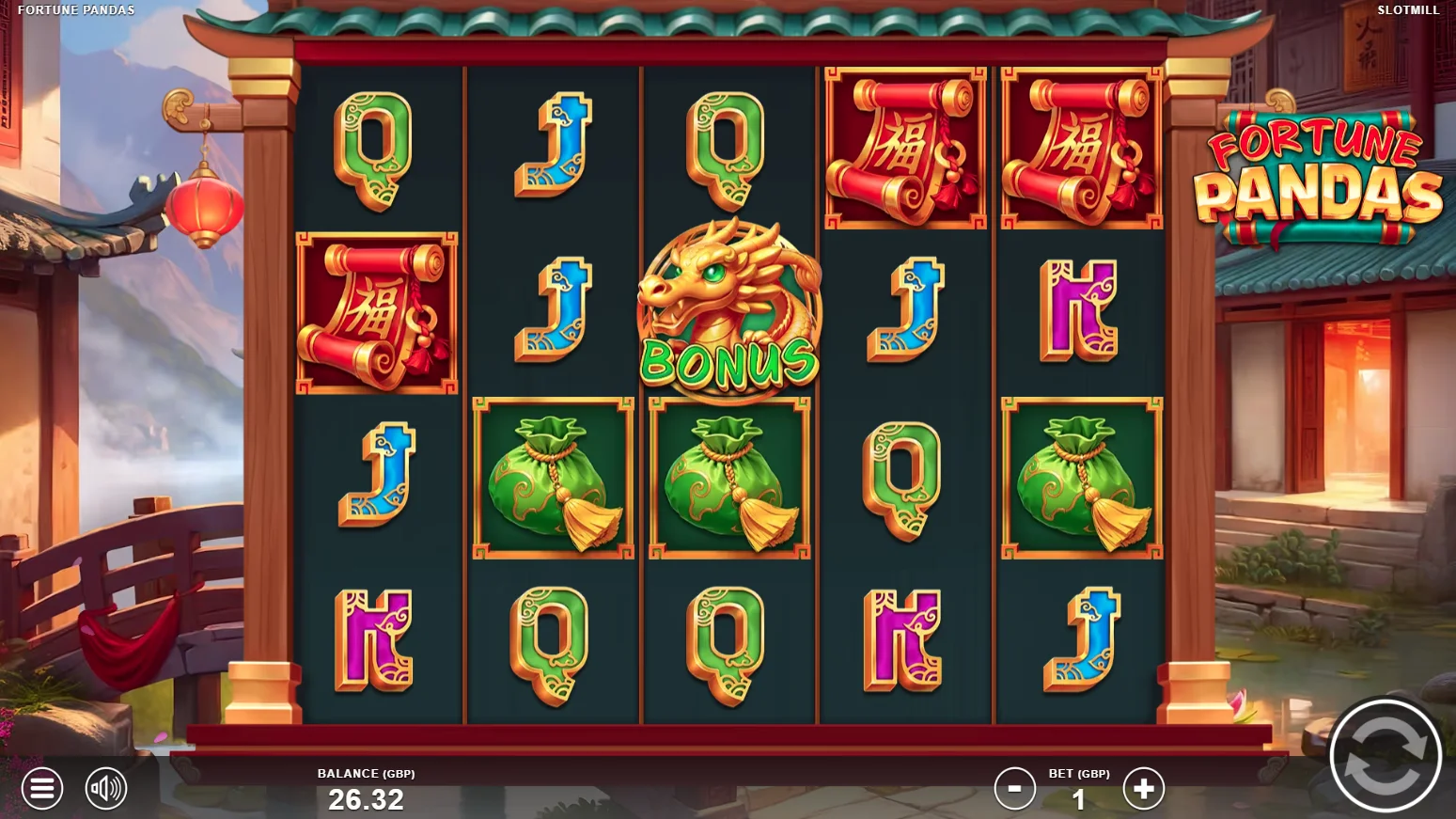The image size is (1456, 819).
Task: Open the hamburger menu
Action: pos(41,789)
